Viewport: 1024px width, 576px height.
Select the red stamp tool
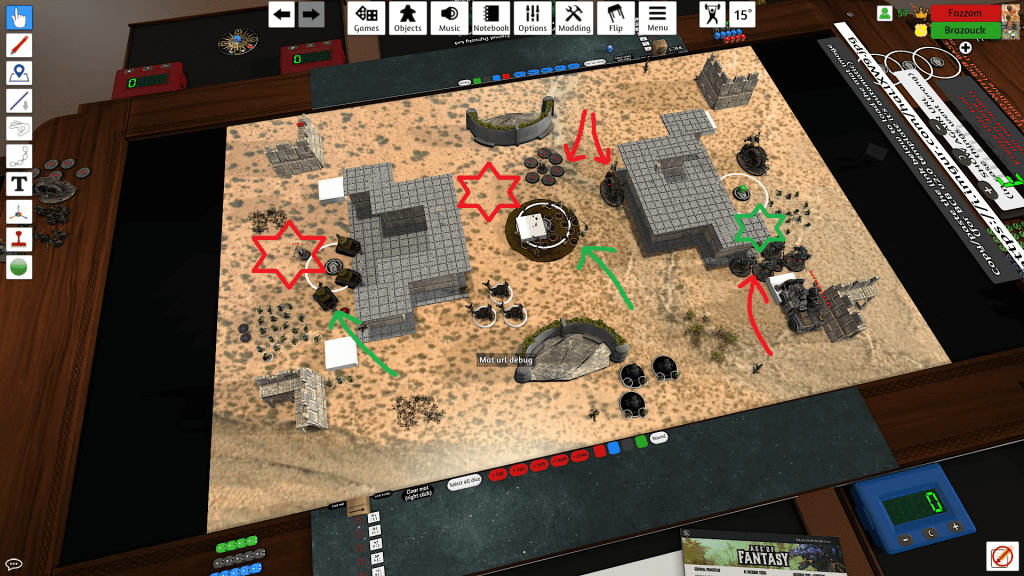[x=19, y=239]
